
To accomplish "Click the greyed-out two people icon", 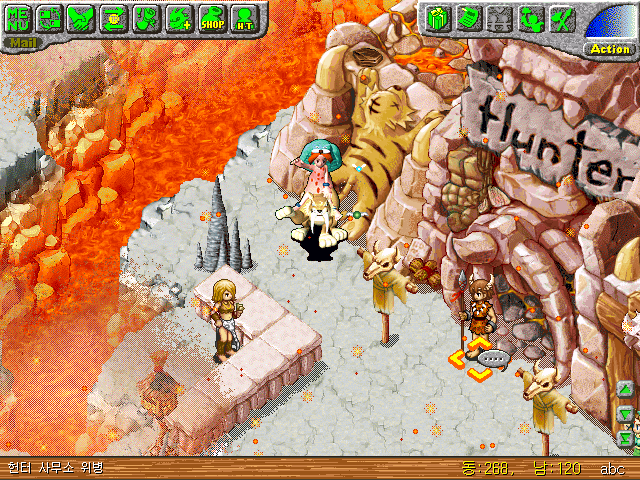I will (x=499, y=18).
